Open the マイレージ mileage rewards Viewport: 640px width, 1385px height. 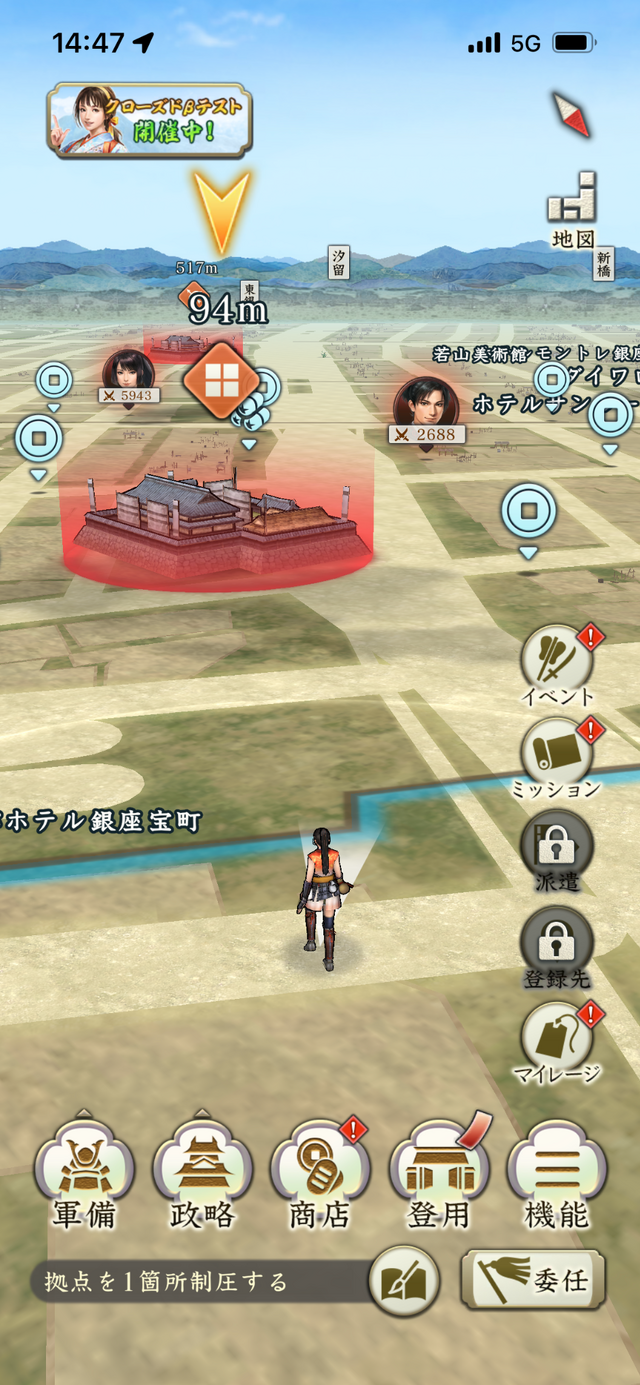point(557,1037)
